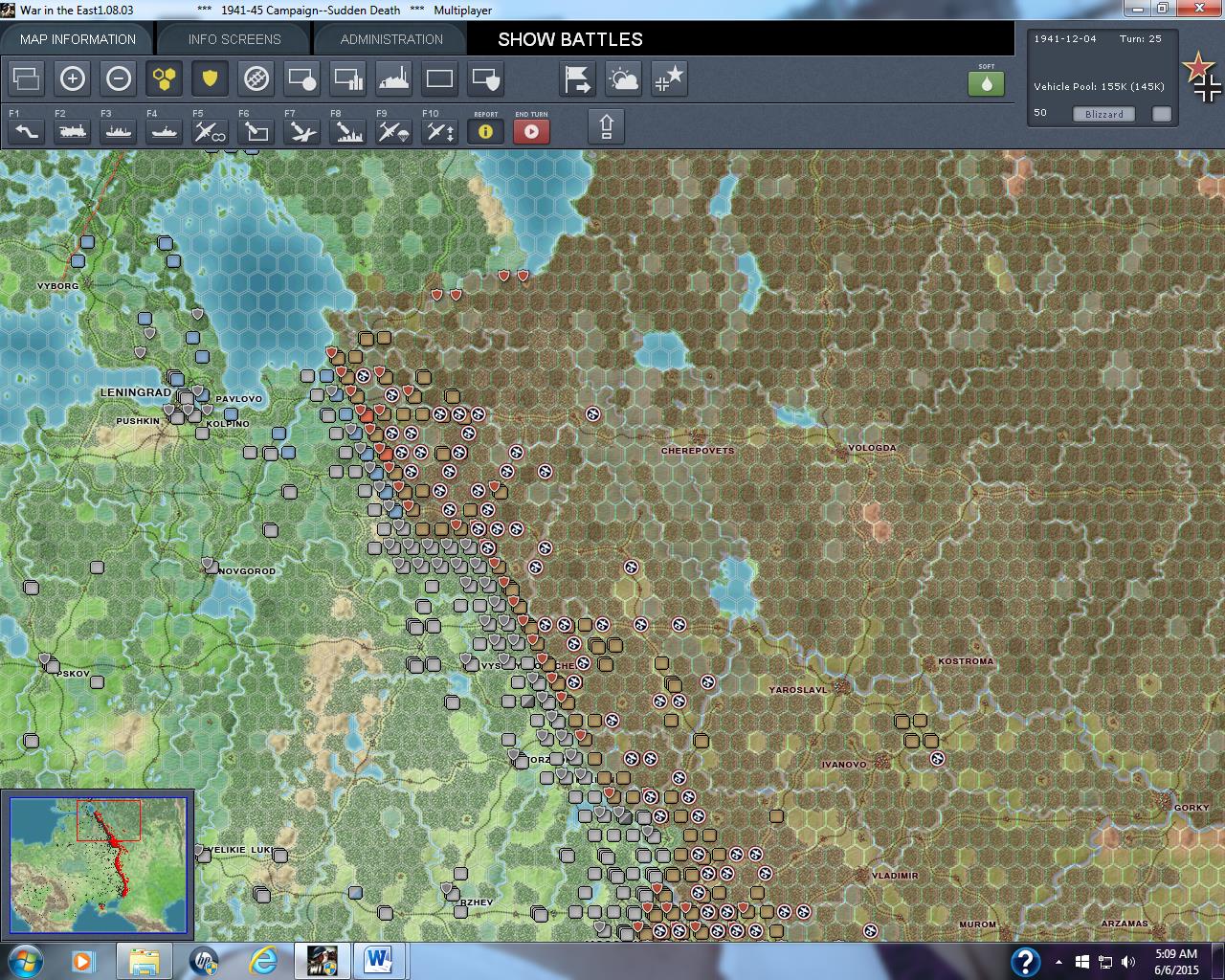Viewport: 1225px width, 980px height.
Task: Open the MAP INFORMATION menu
Action: click(79, 39)
